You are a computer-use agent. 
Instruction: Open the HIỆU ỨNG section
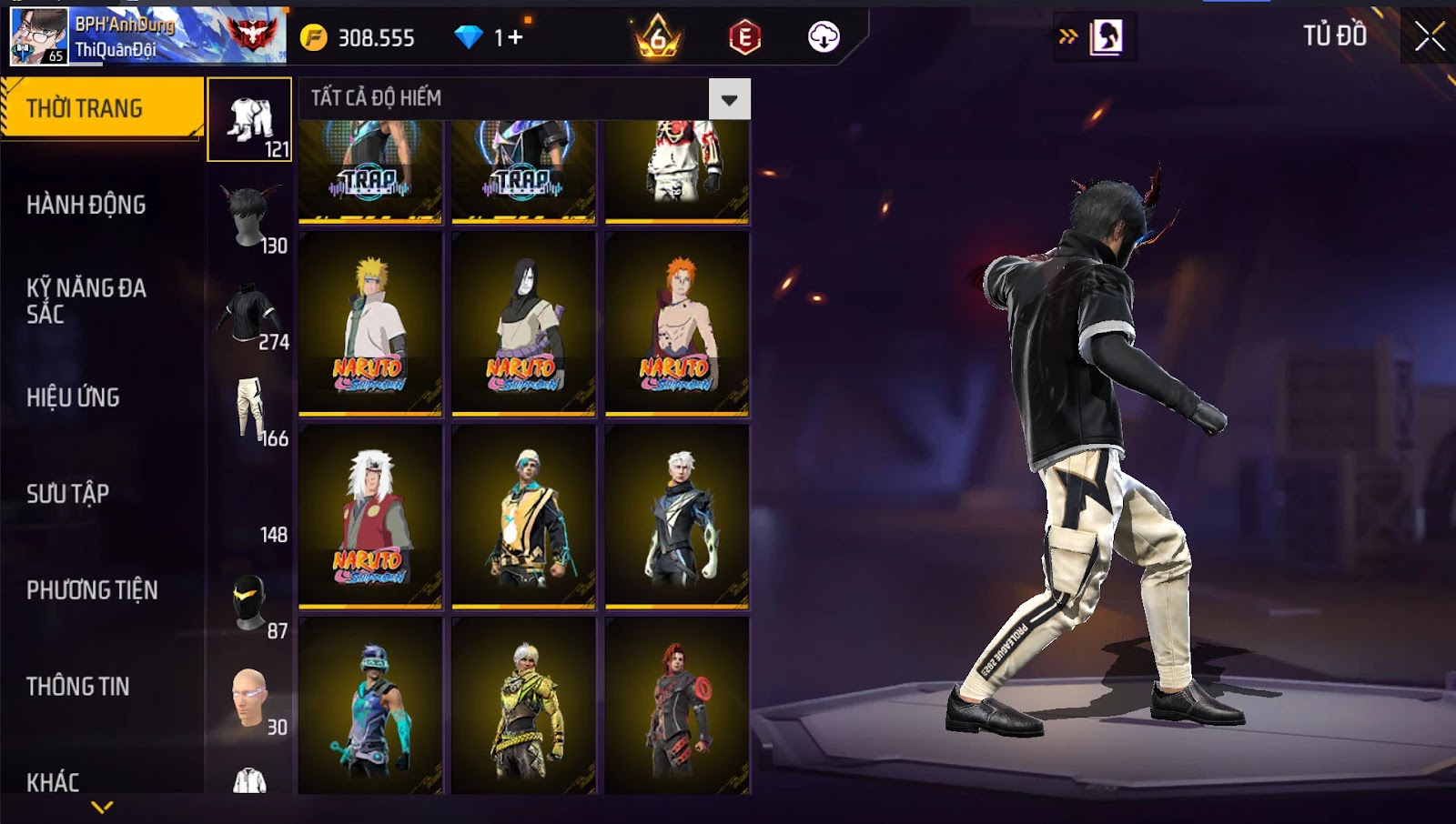click(x=73, y=397)
